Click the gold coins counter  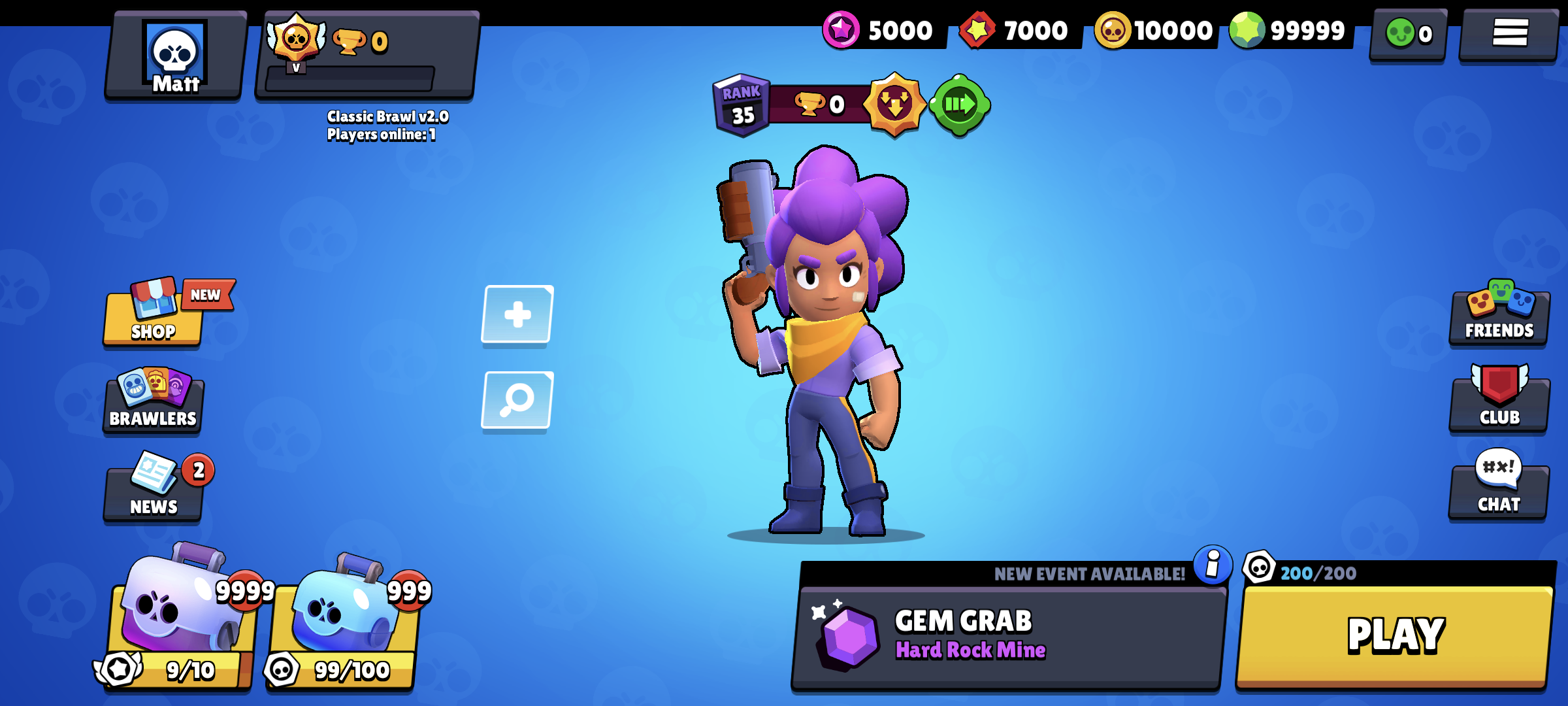(x=1156, y=29)
